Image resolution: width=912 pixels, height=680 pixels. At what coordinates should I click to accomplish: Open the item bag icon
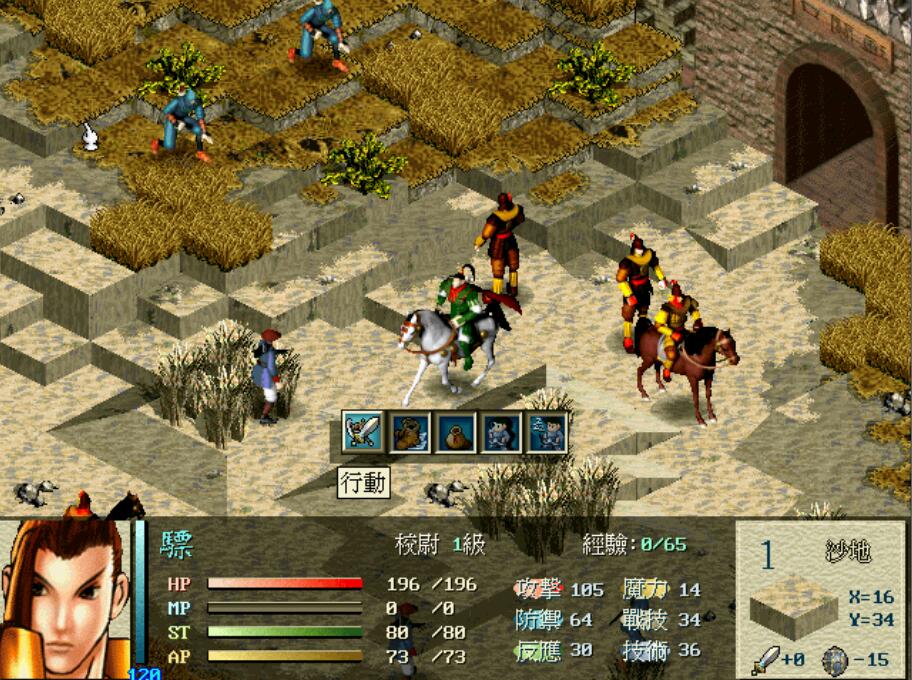(x=455, y=432)
